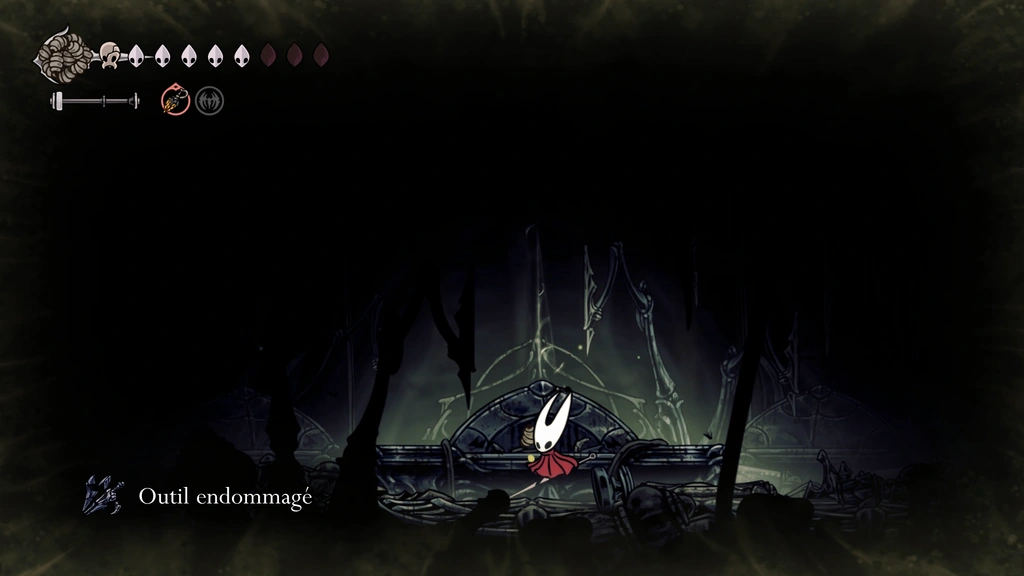The height and width of the screenshot is (576, 1024).
Task: Click the silk spool crest emblem
Action: point(66,55)
